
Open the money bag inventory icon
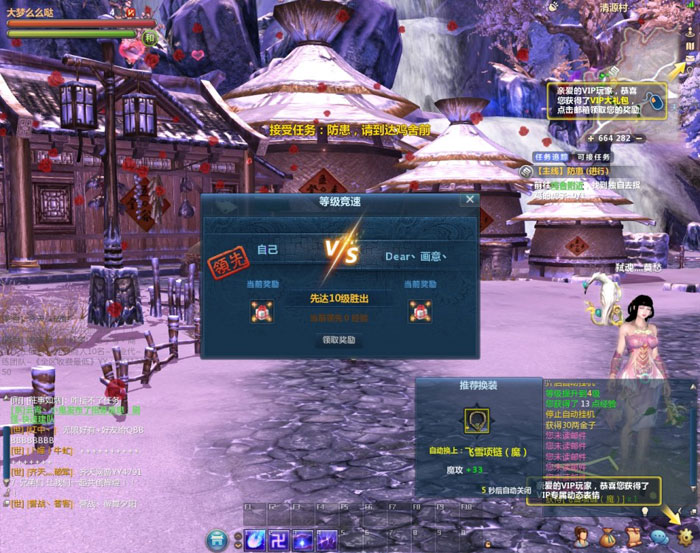click(608, 541)
